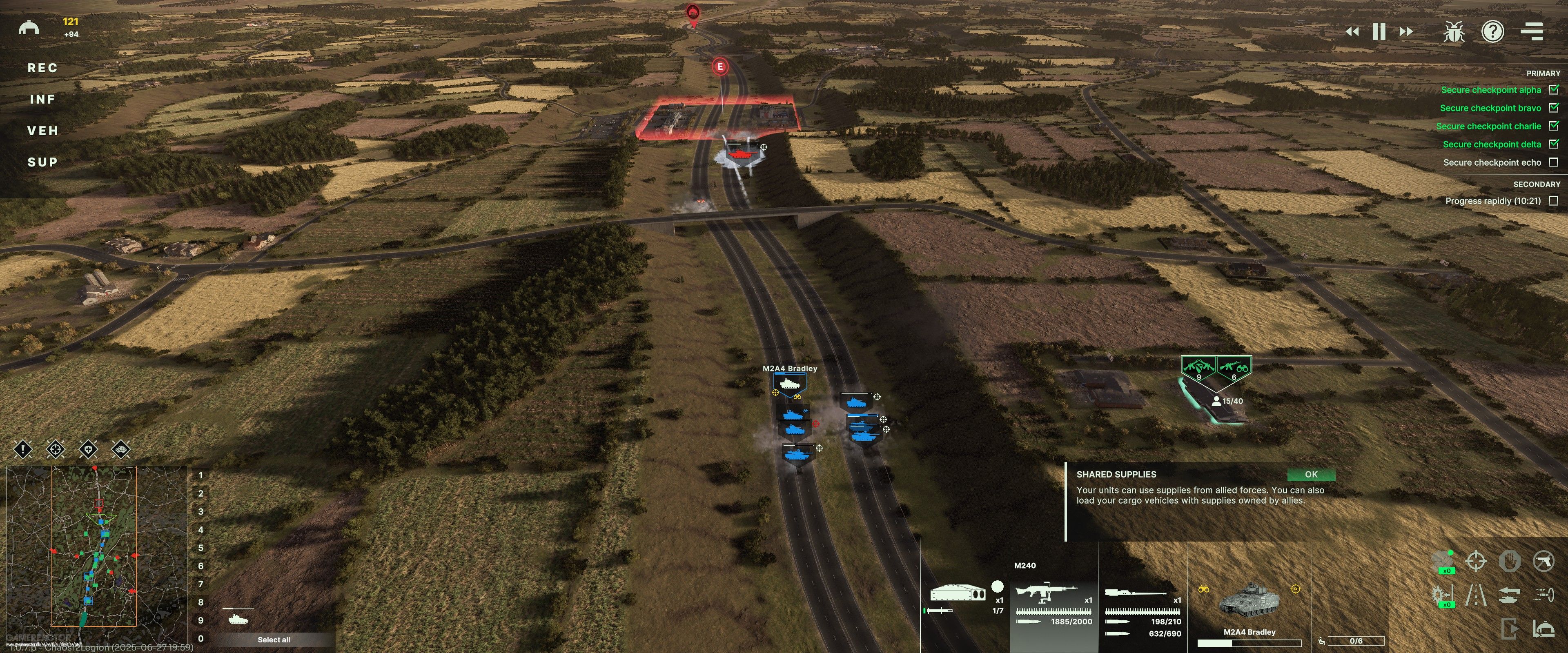Choose the road move order icon
Viewport: 1568px width, 653px height.
pyautogui.click(x=1476, y=595)
